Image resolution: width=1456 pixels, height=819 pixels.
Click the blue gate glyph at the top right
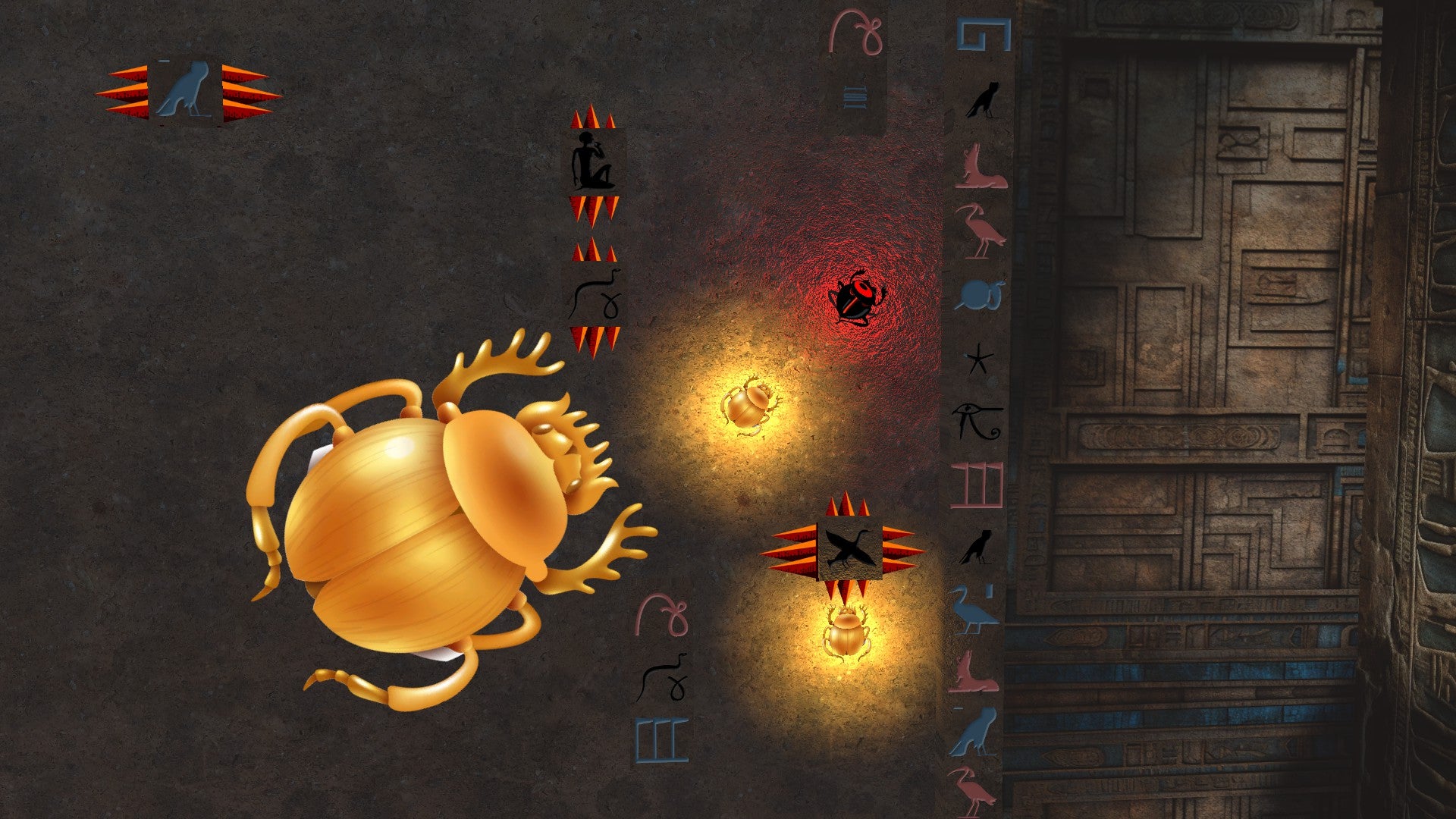pyautogui.click(x=982, y=34)
